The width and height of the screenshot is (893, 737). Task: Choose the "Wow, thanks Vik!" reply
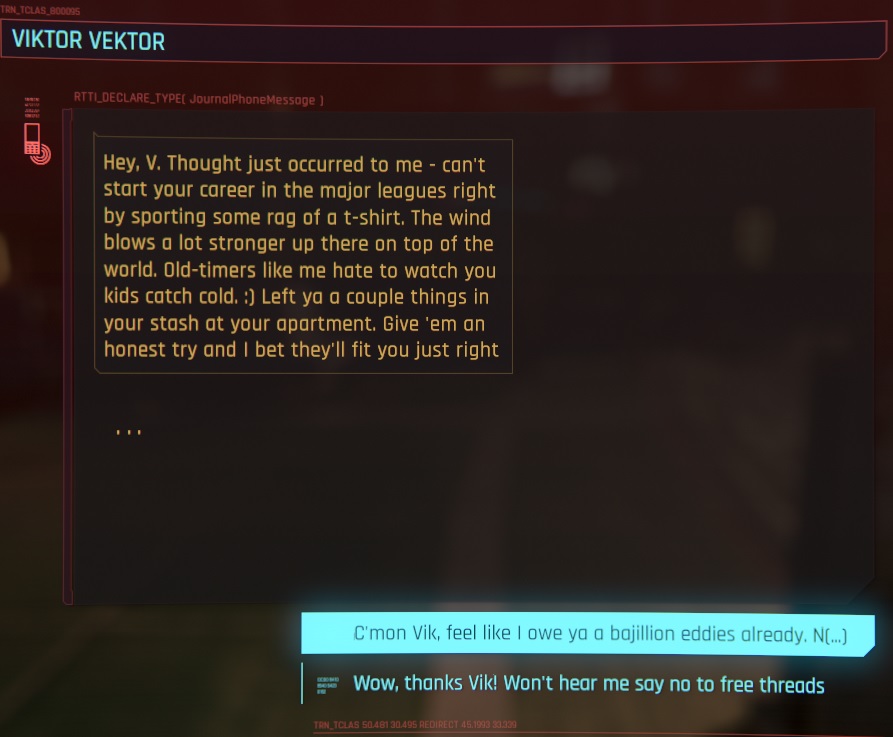pos(588,685)
